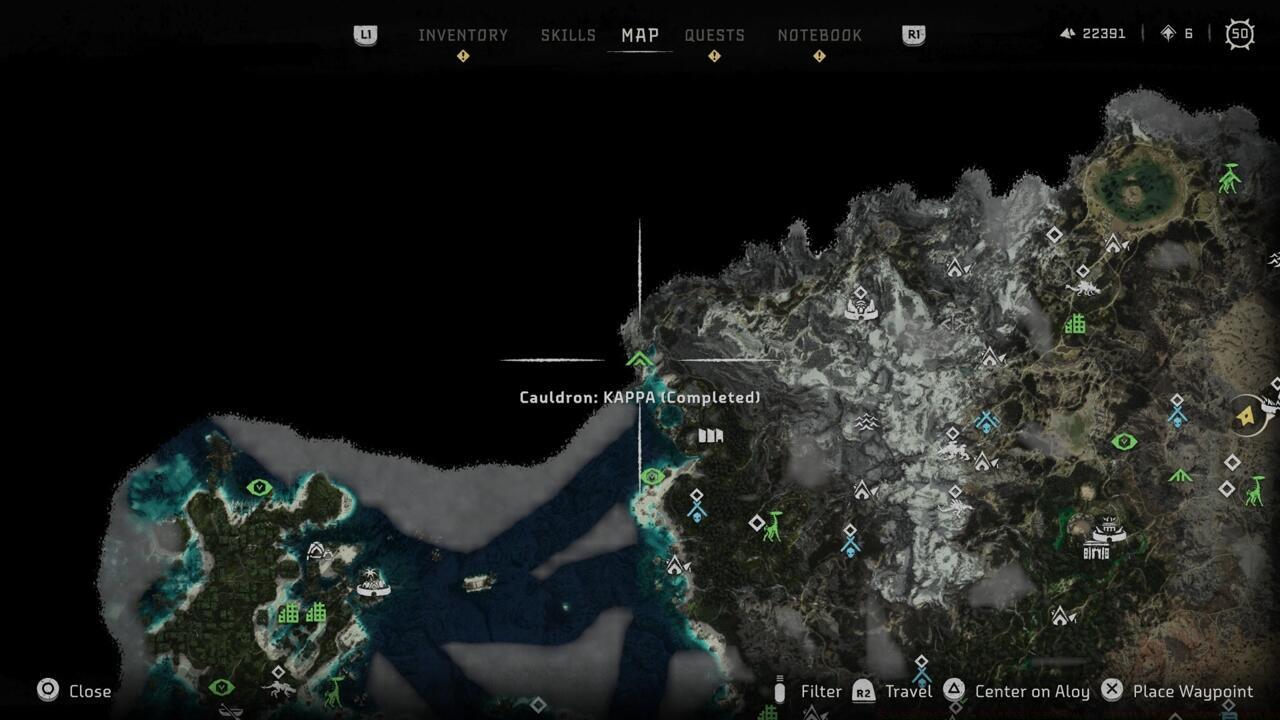Click the metal shards icon in the top right
The width and height of the screenshot is (1280, 720).
[x=1066, y=33]
